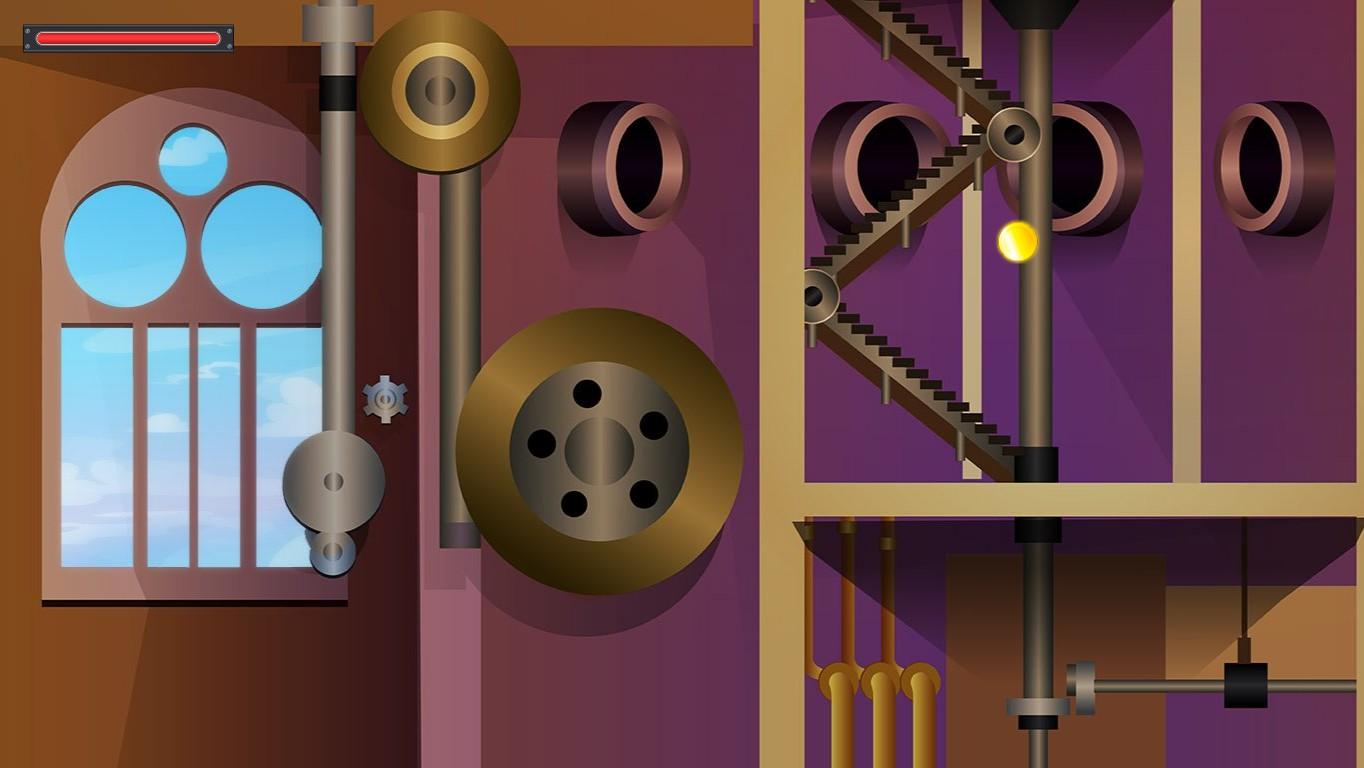1364x768 pixels.
Task: Click the red health bar at top left
Action: (x=127, y=38)
